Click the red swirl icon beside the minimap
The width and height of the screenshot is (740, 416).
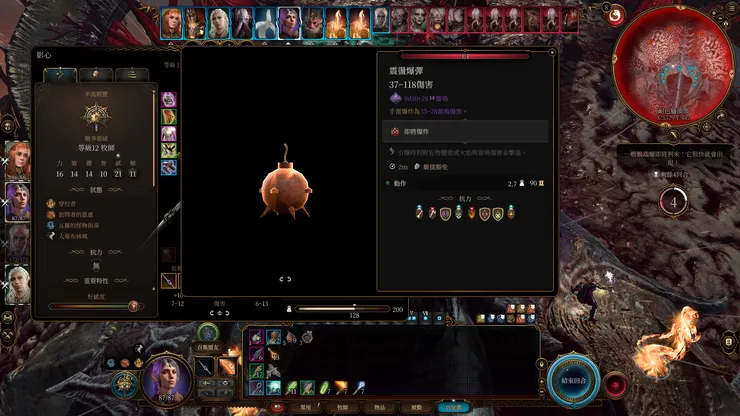pos(616,15)
